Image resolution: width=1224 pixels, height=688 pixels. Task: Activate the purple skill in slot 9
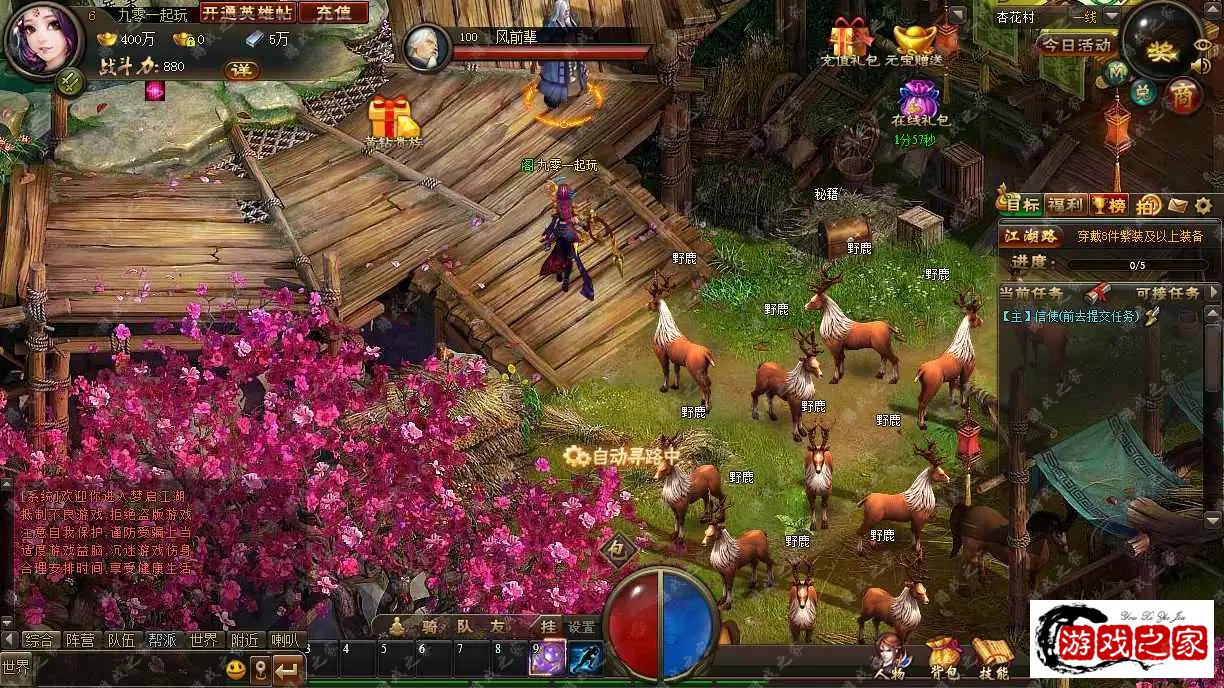click(547, 658)
